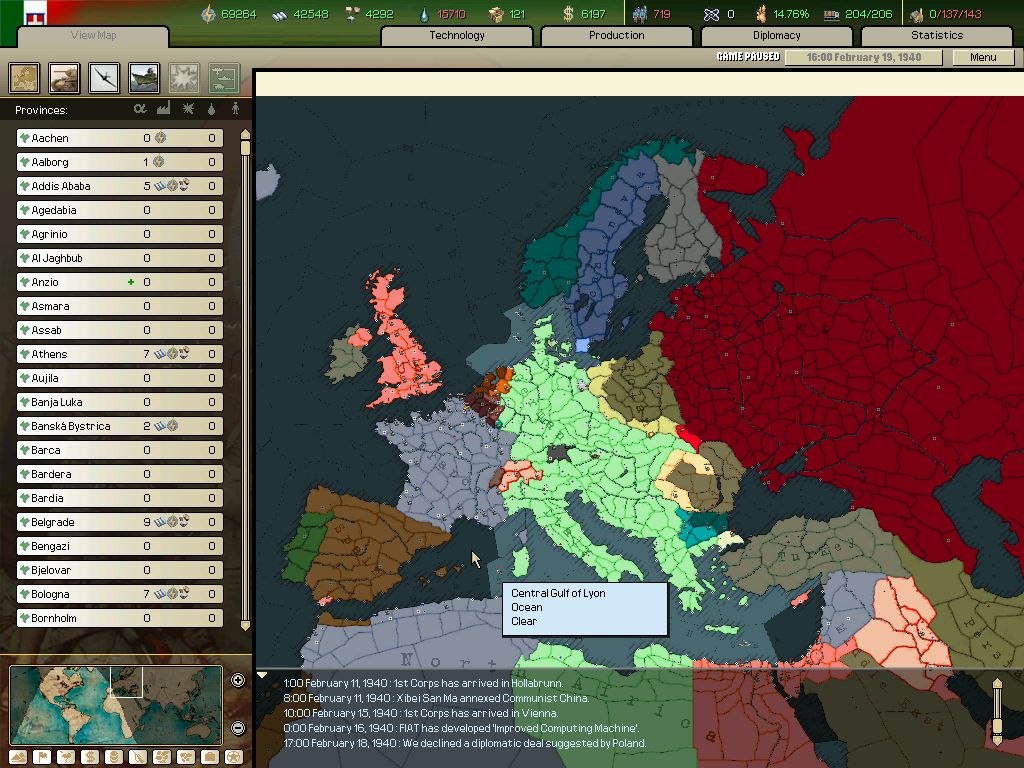Show the naval units warship icon list

coord(144,77)
